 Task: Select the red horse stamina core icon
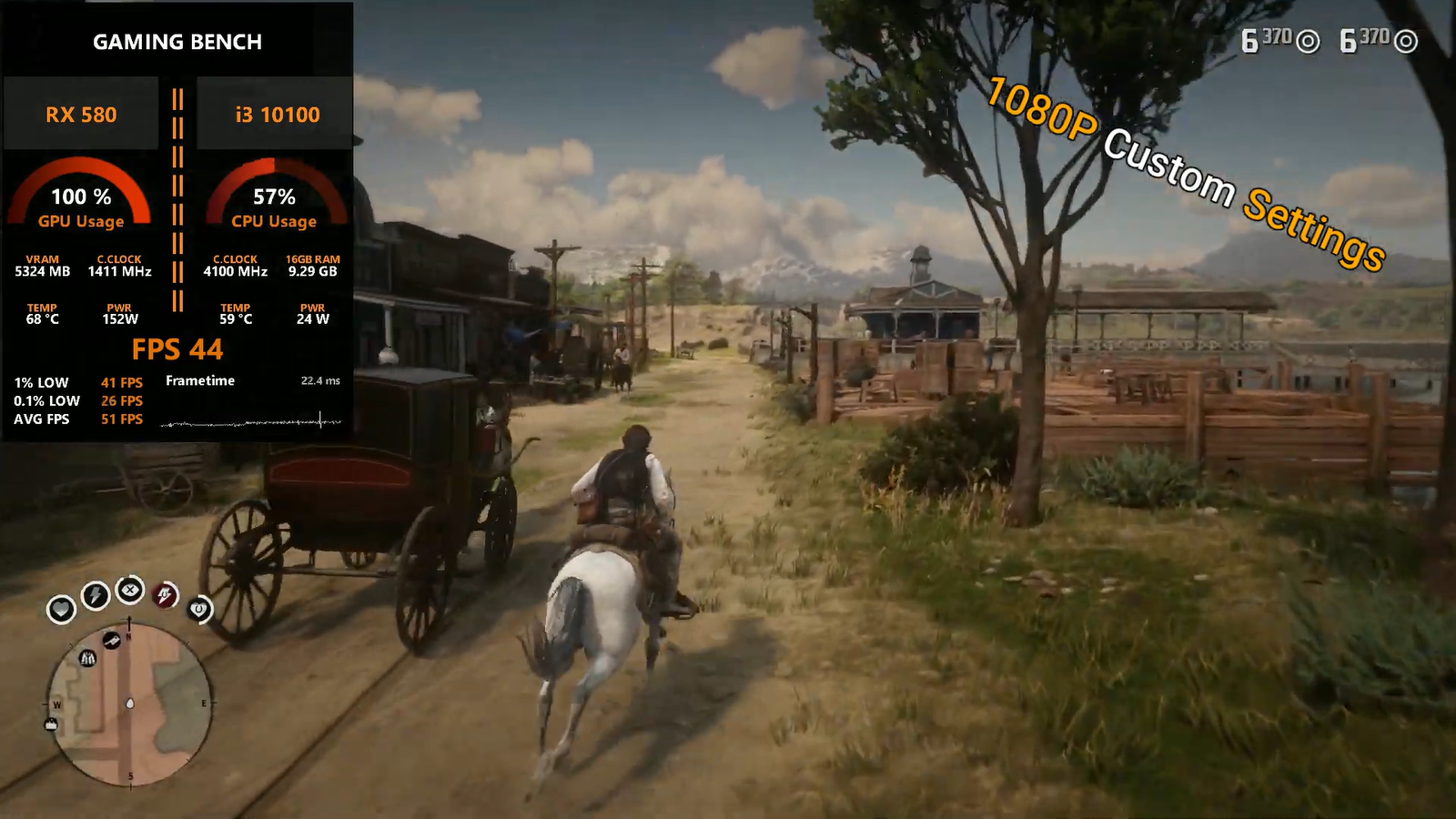(x=165, y=595)
